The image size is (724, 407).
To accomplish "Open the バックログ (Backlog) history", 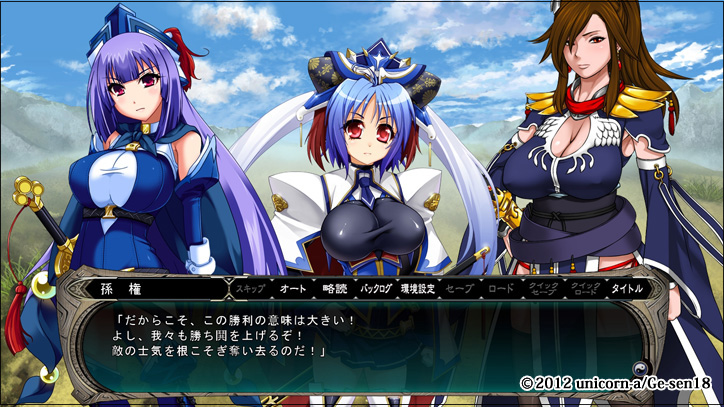I will click(377, 288).
